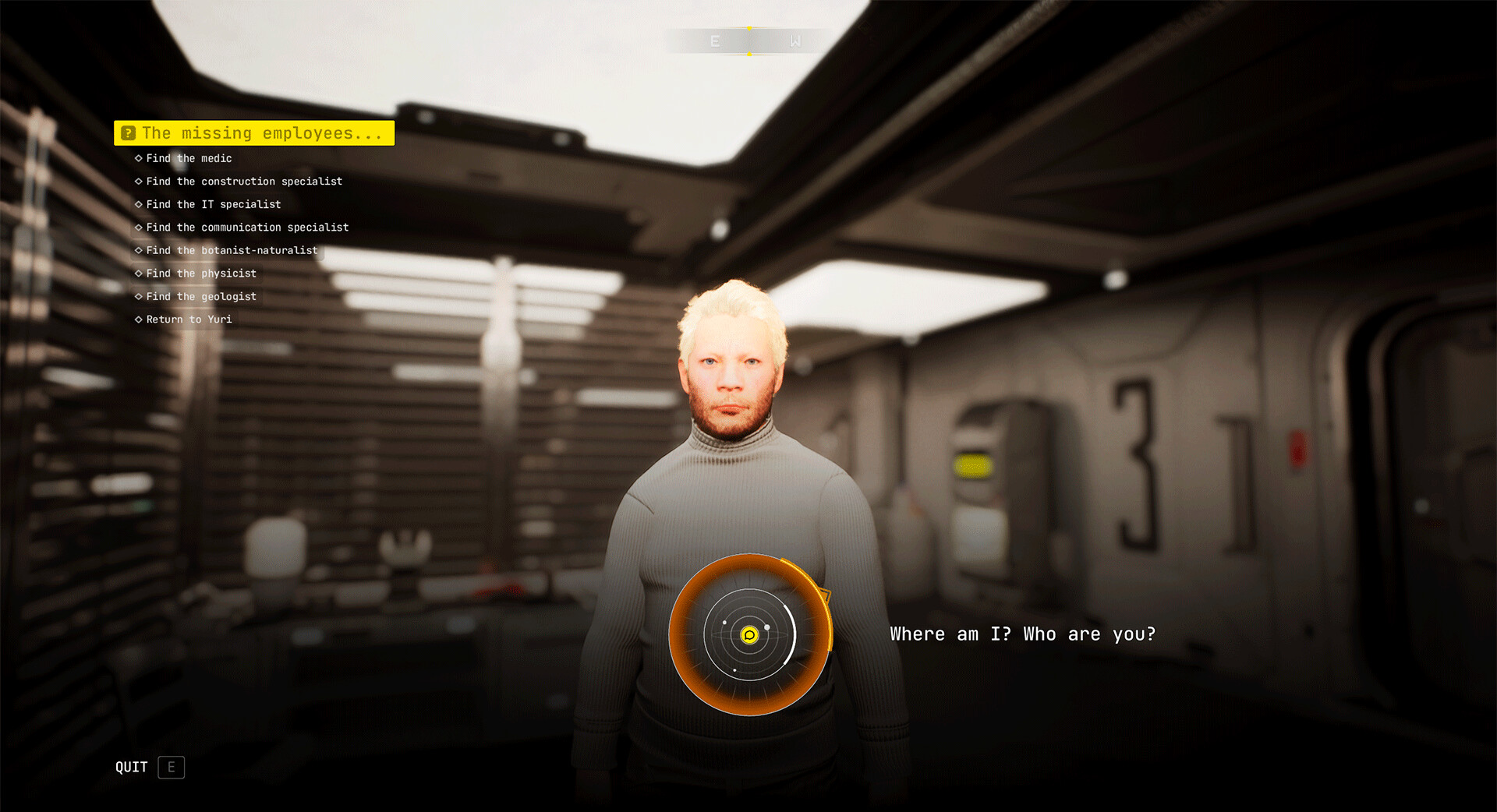This screenshot has height=812, width=1497.
Task: Click the question-mark icon on the quest title
Action: coord(129,132)
